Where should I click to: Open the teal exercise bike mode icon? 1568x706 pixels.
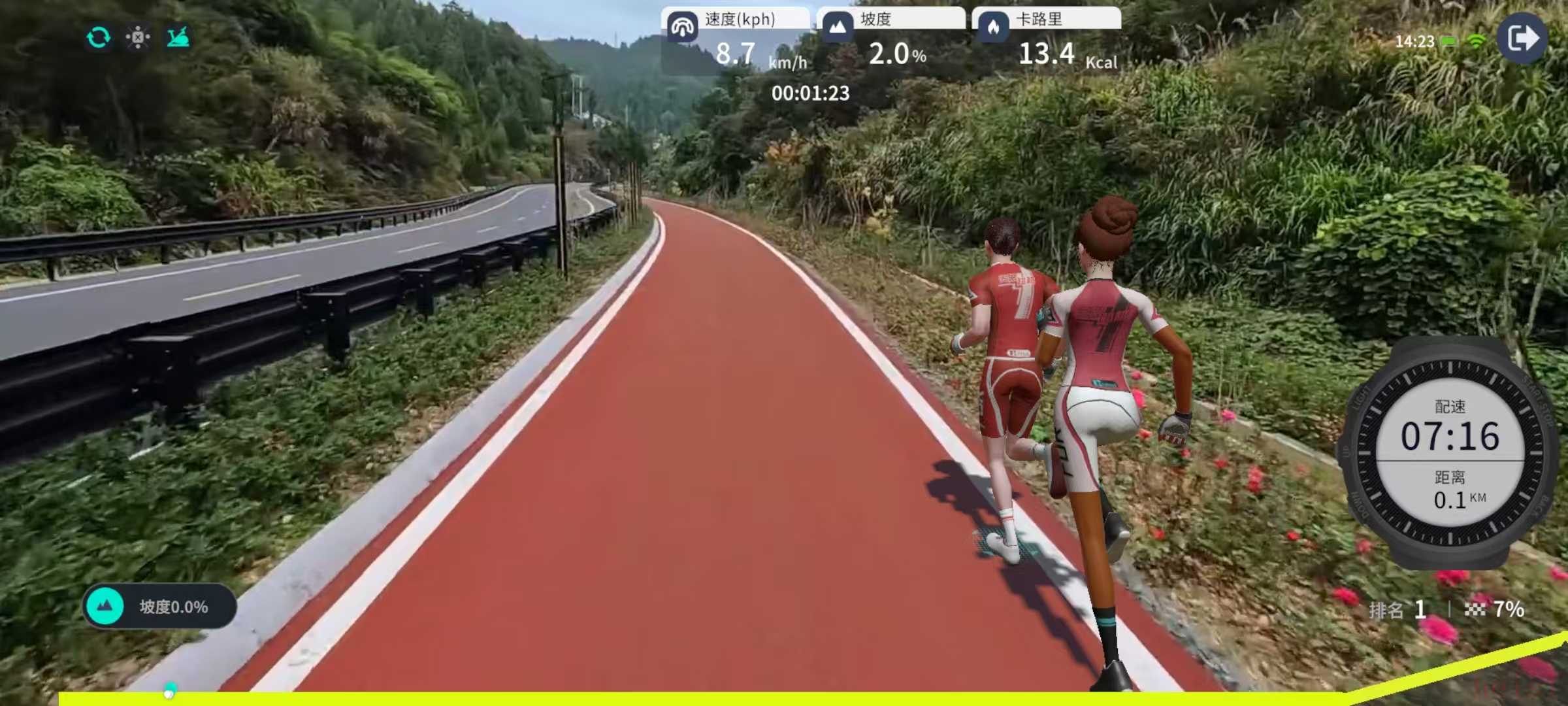pyautogui.click(x=178, y=38)
